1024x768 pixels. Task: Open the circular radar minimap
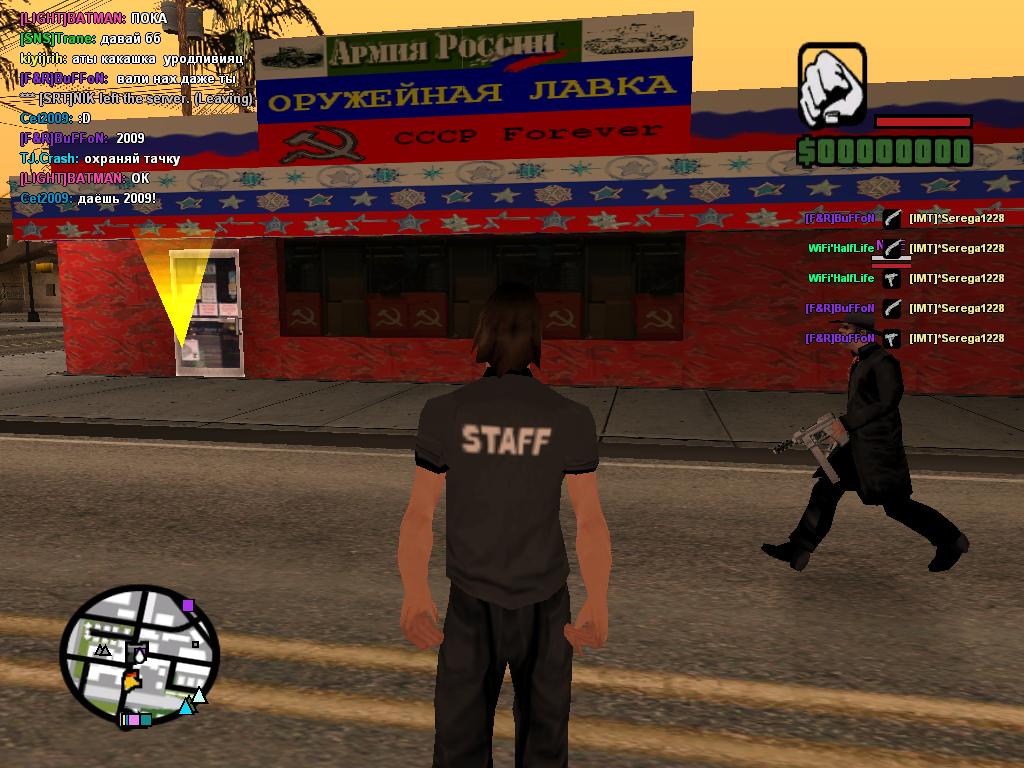[x=138, y=655]
